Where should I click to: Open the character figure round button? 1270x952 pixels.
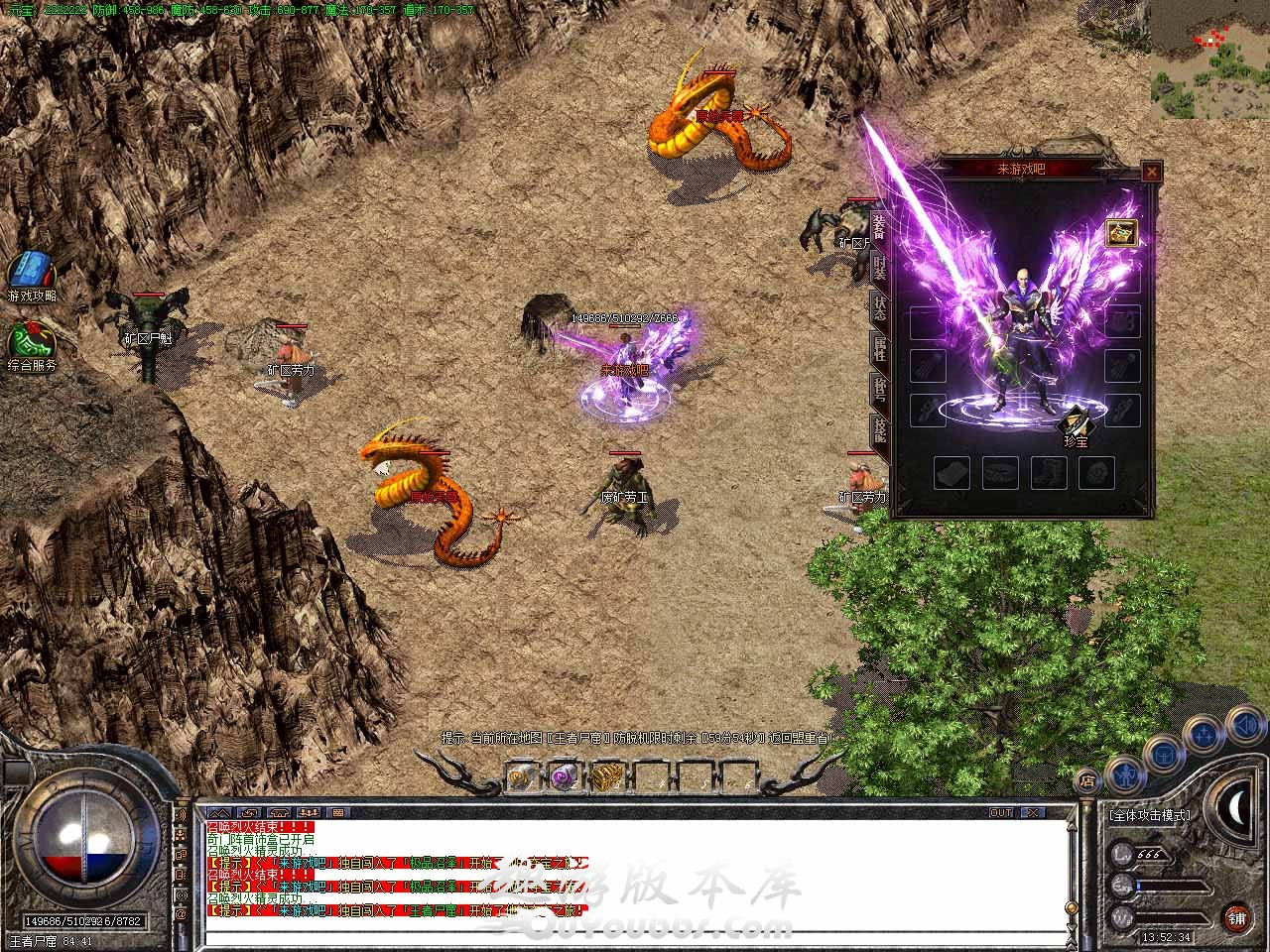pyautogui.click(x=1124, y=771)
